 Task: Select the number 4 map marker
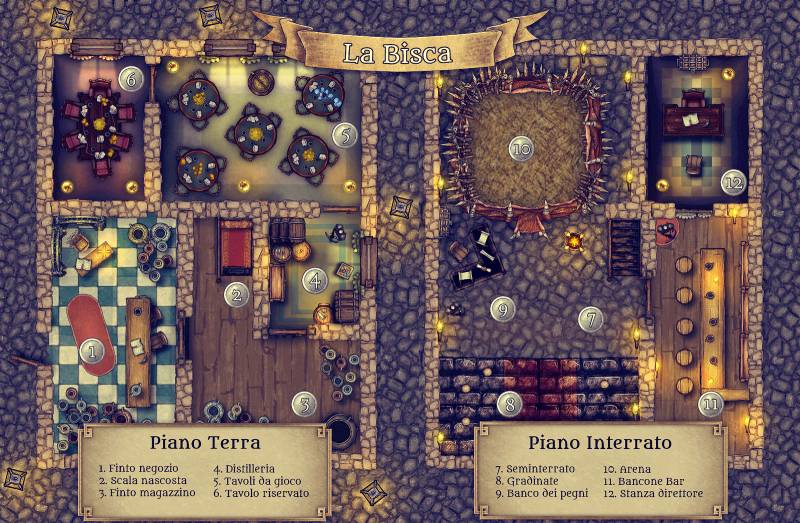[x=316, y=280]
